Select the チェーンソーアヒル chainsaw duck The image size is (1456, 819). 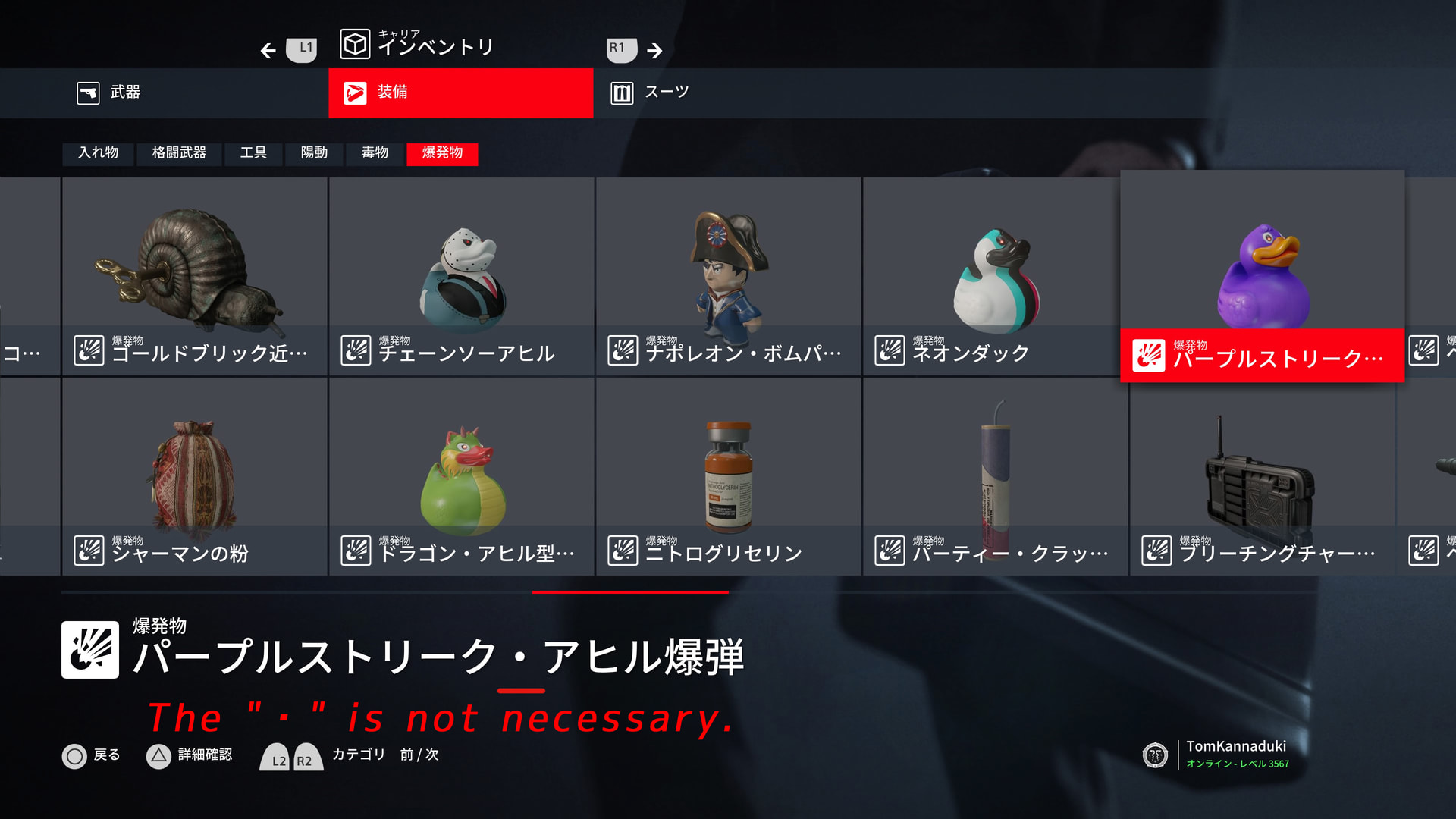[462, 277]
